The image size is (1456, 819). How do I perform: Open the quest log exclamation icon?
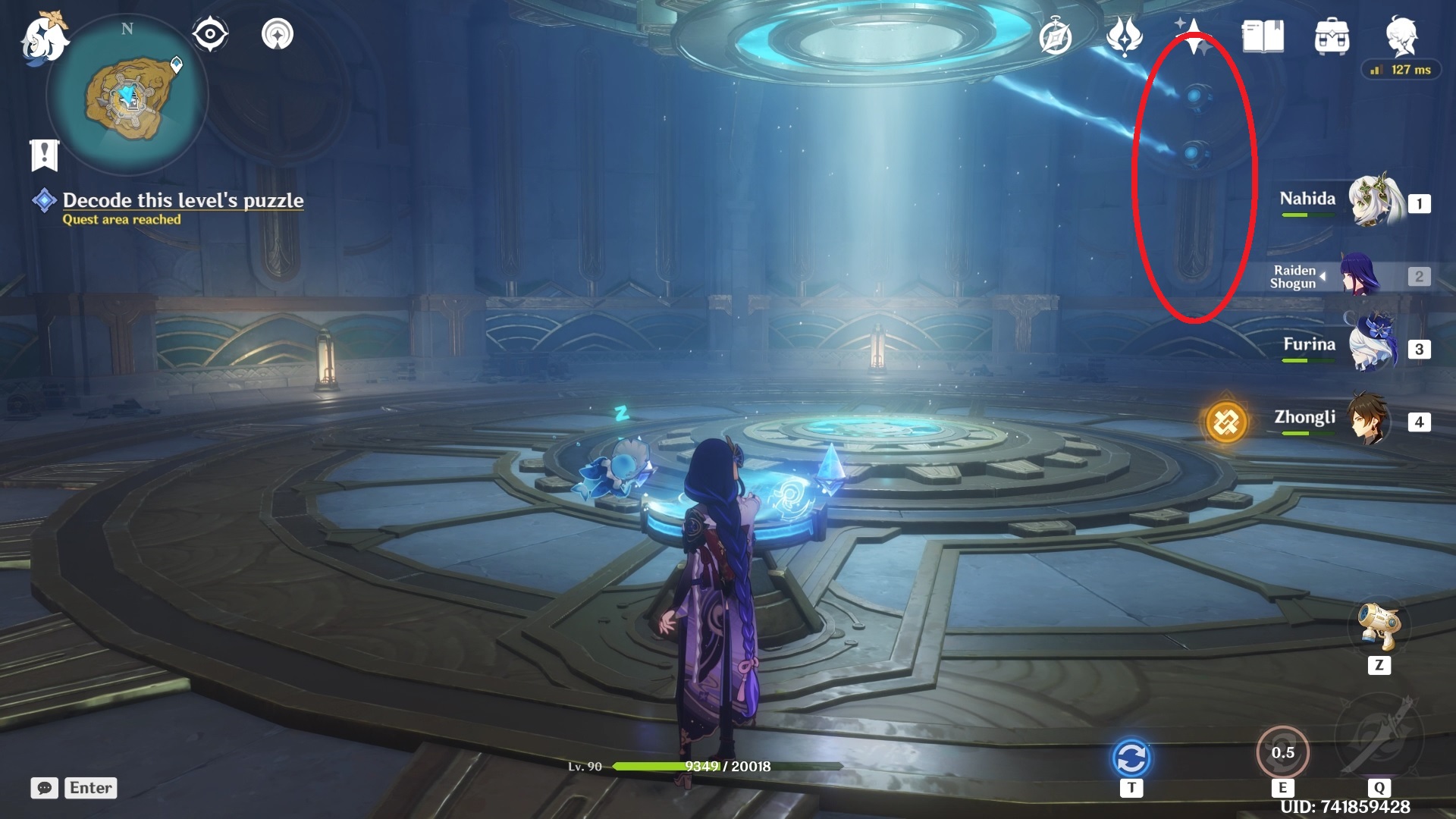tap(45, 155)
